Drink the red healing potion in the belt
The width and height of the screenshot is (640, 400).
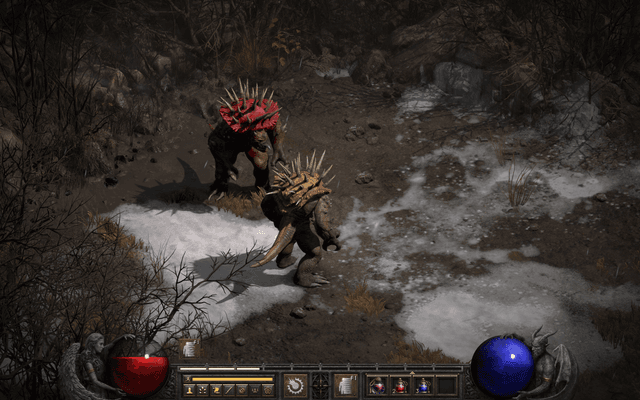(x=400, y=386)
